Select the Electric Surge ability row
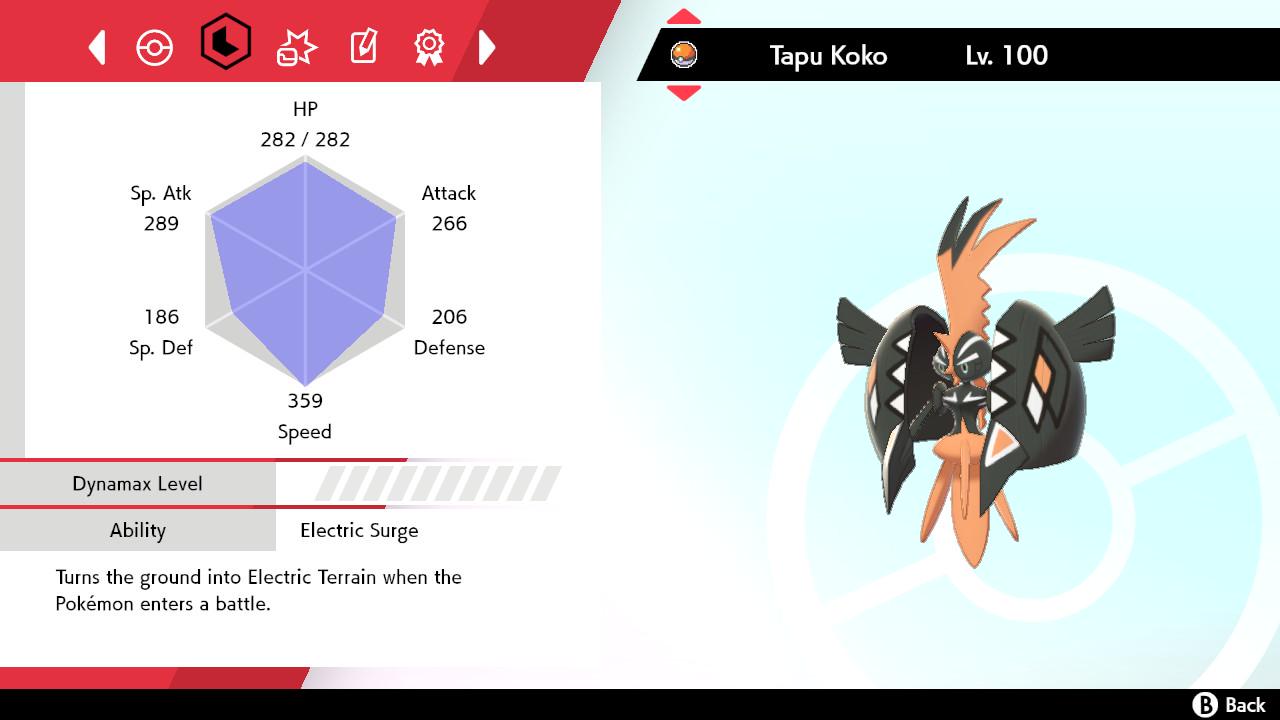The width and height of the screenshot is (1280, 720). point(359,530)
